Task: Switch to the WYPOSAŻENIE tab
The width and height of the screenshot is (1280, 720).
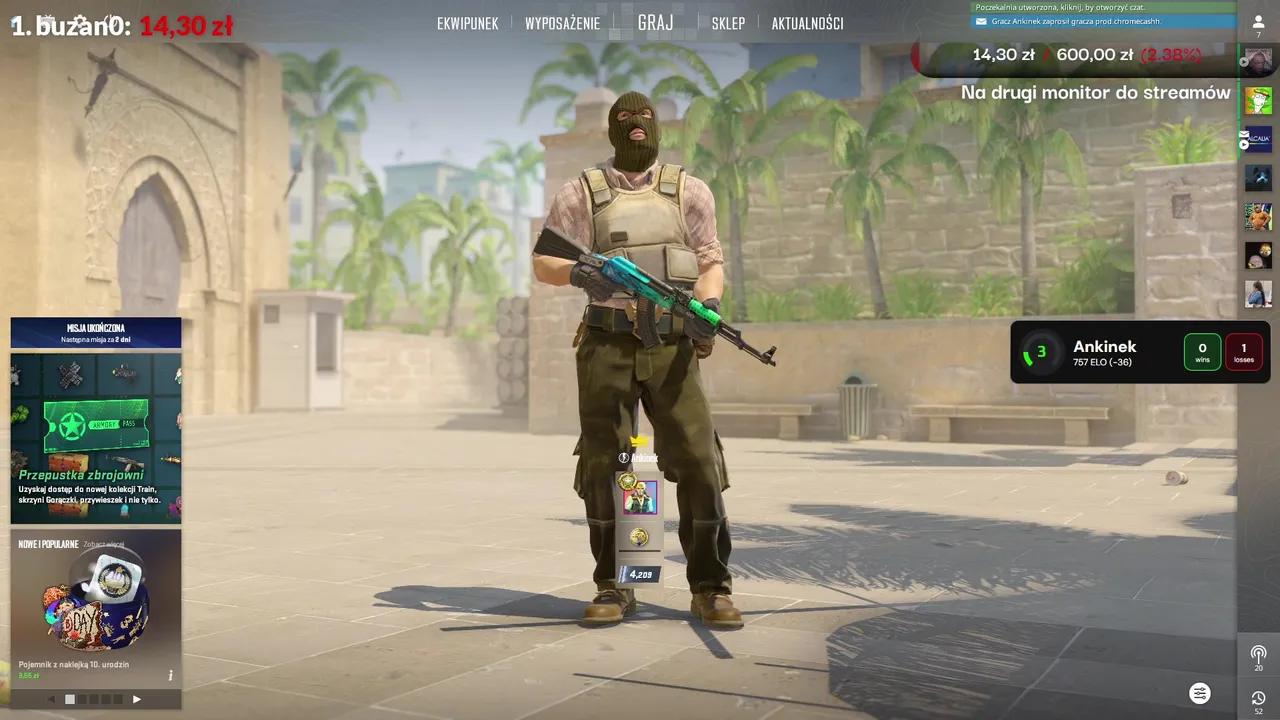Action: click(x=563, y=22)
